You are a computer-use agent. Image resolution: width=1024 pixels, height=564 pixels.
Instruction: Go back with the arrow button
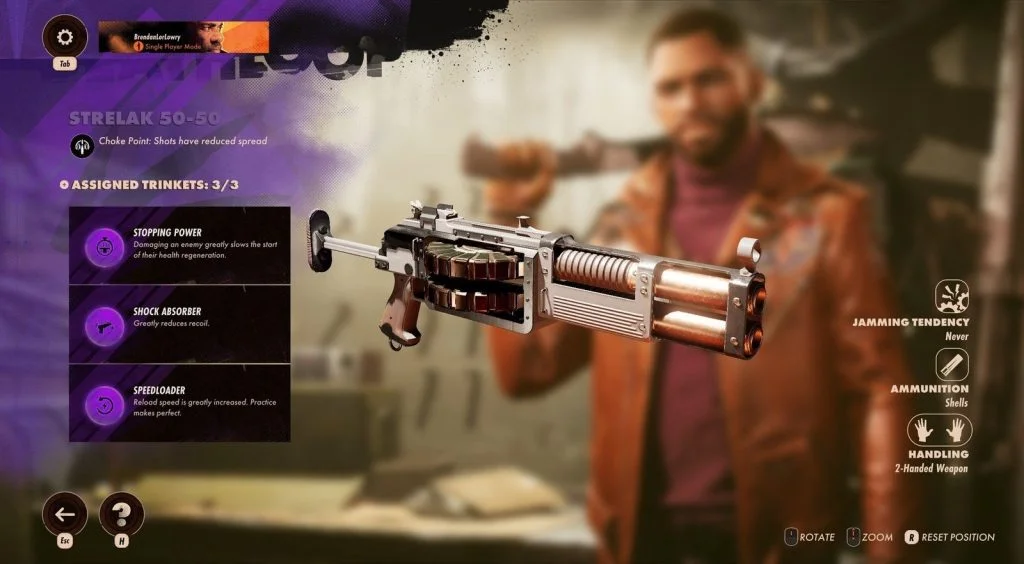pyautogui.click(x=65, y=514)
